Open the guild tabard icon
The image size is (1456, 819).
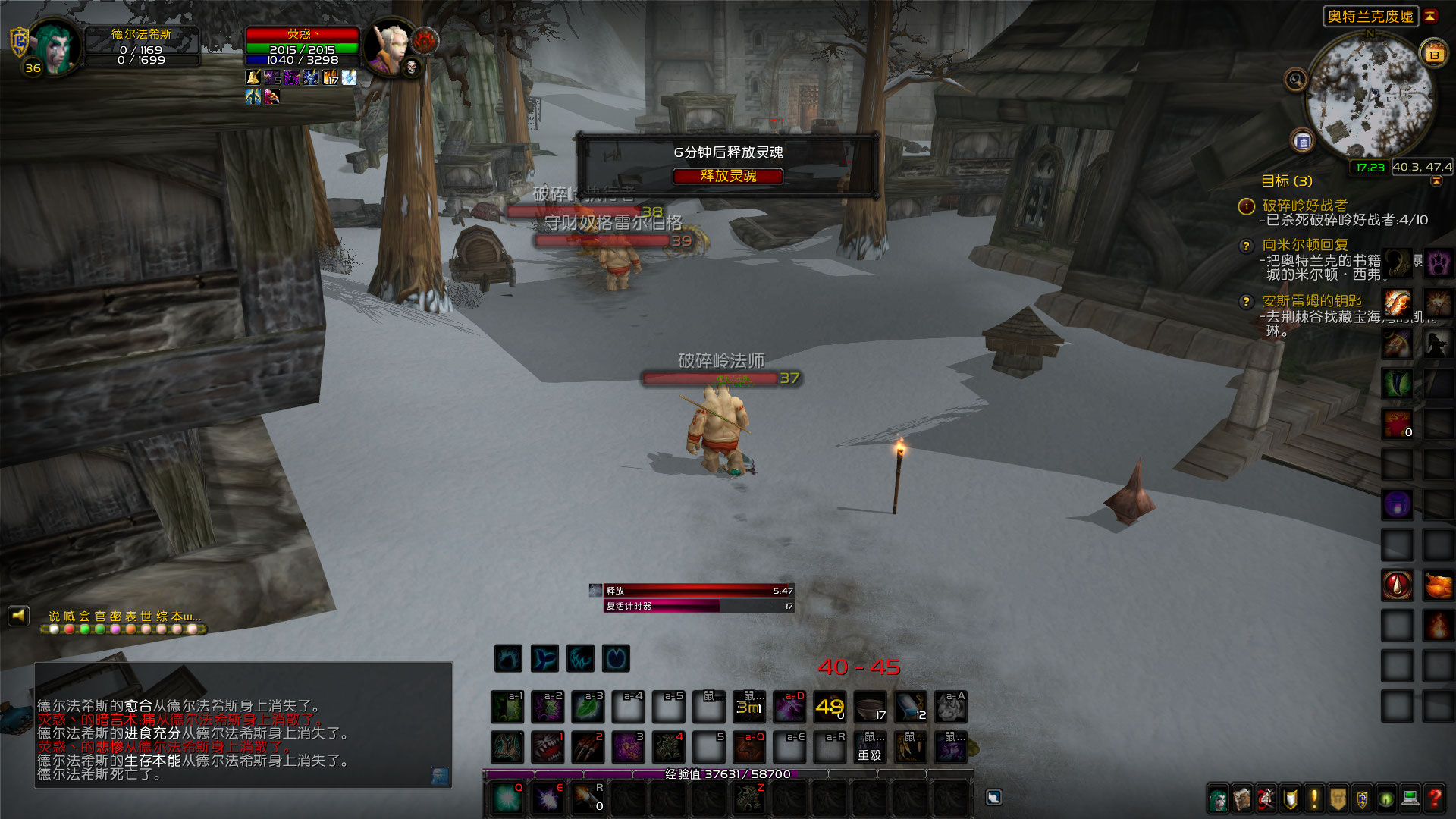click(x=1338, y=798)
